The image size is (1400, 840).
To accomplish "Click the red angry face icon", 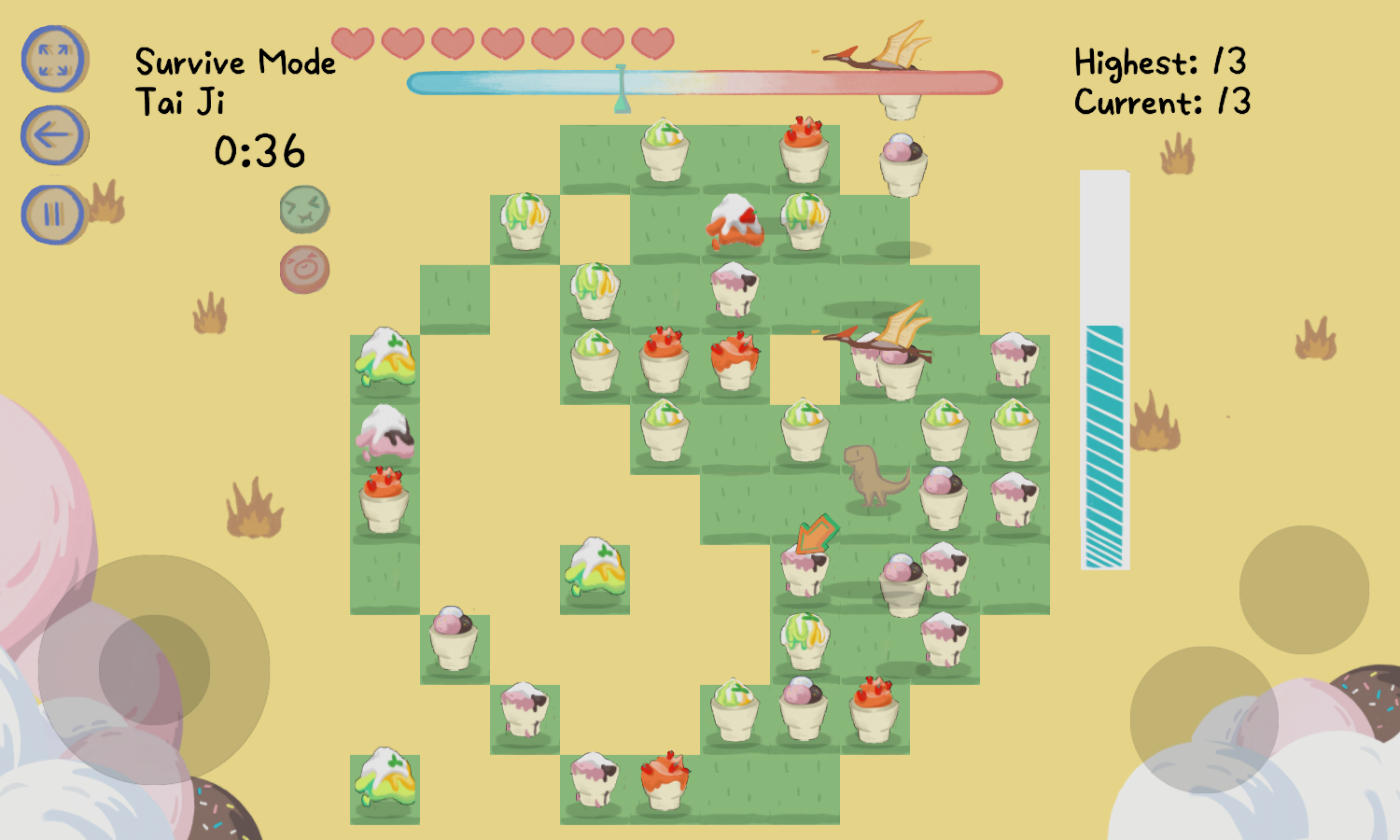I will [x=304, y=270].
